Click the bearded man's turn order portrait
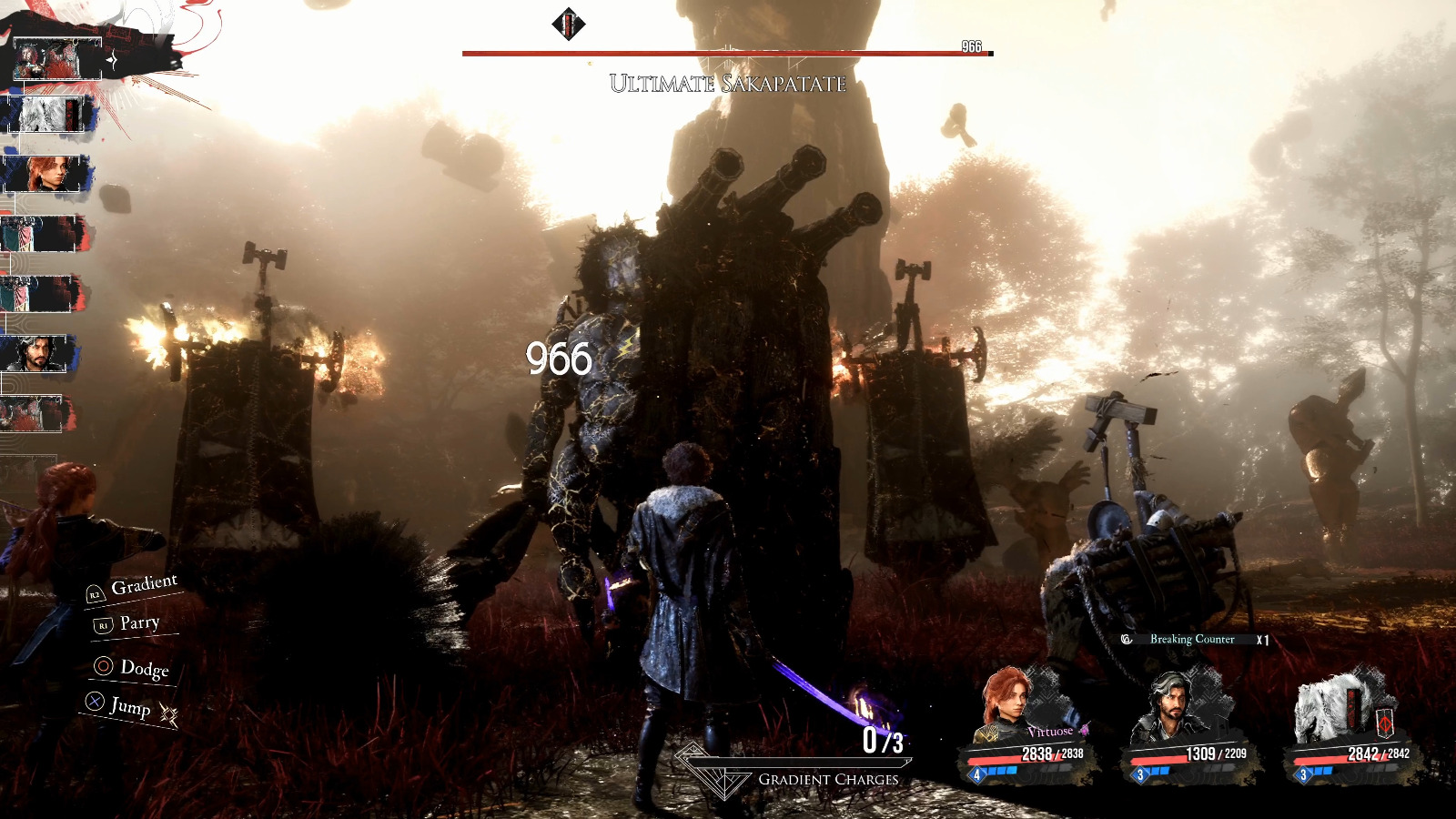Image resolution: width=1456 pixels, height=819 pixels. point(38,353)
